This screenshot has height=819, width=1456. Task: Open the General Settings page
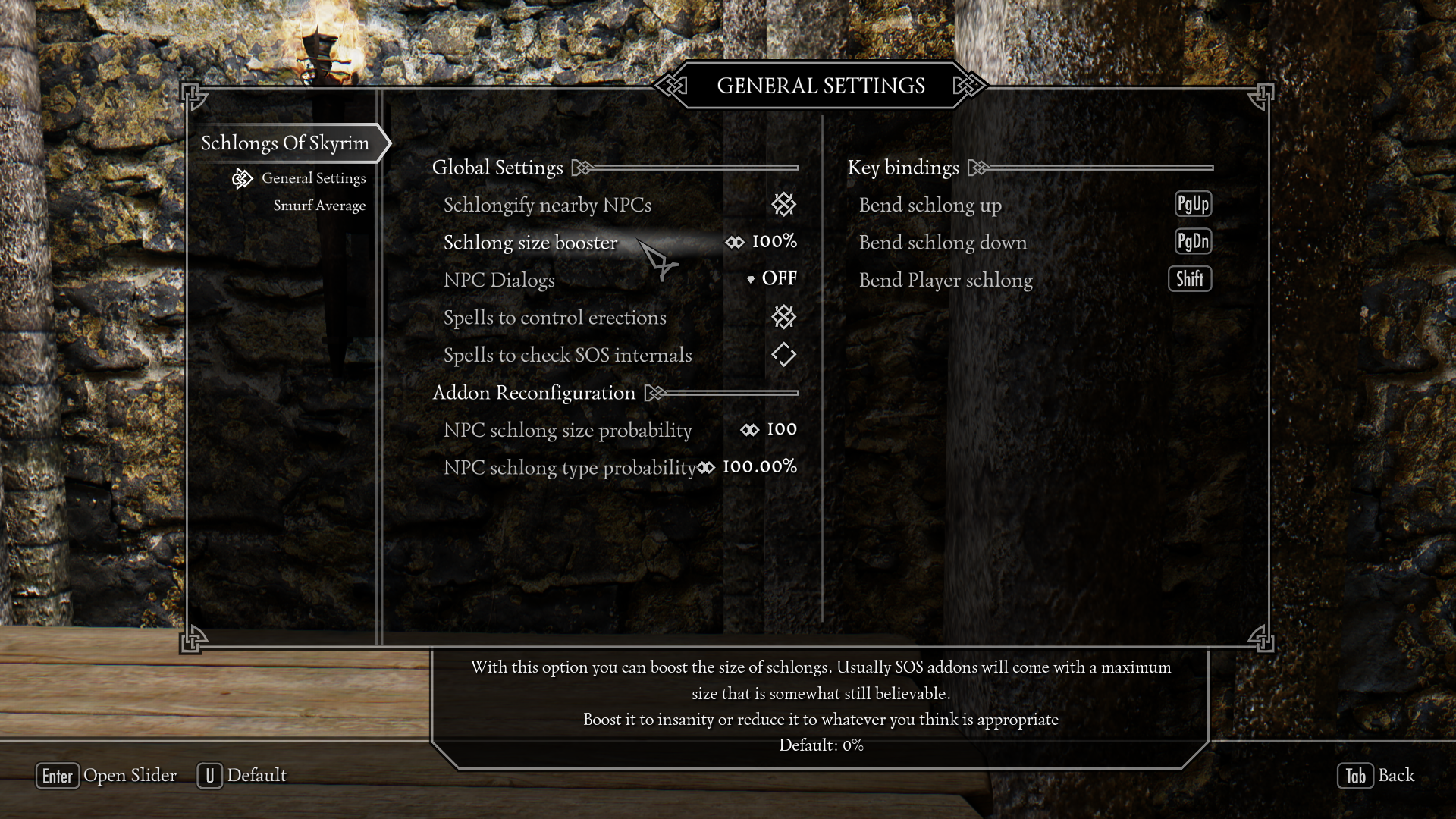(x=313, y=178)
